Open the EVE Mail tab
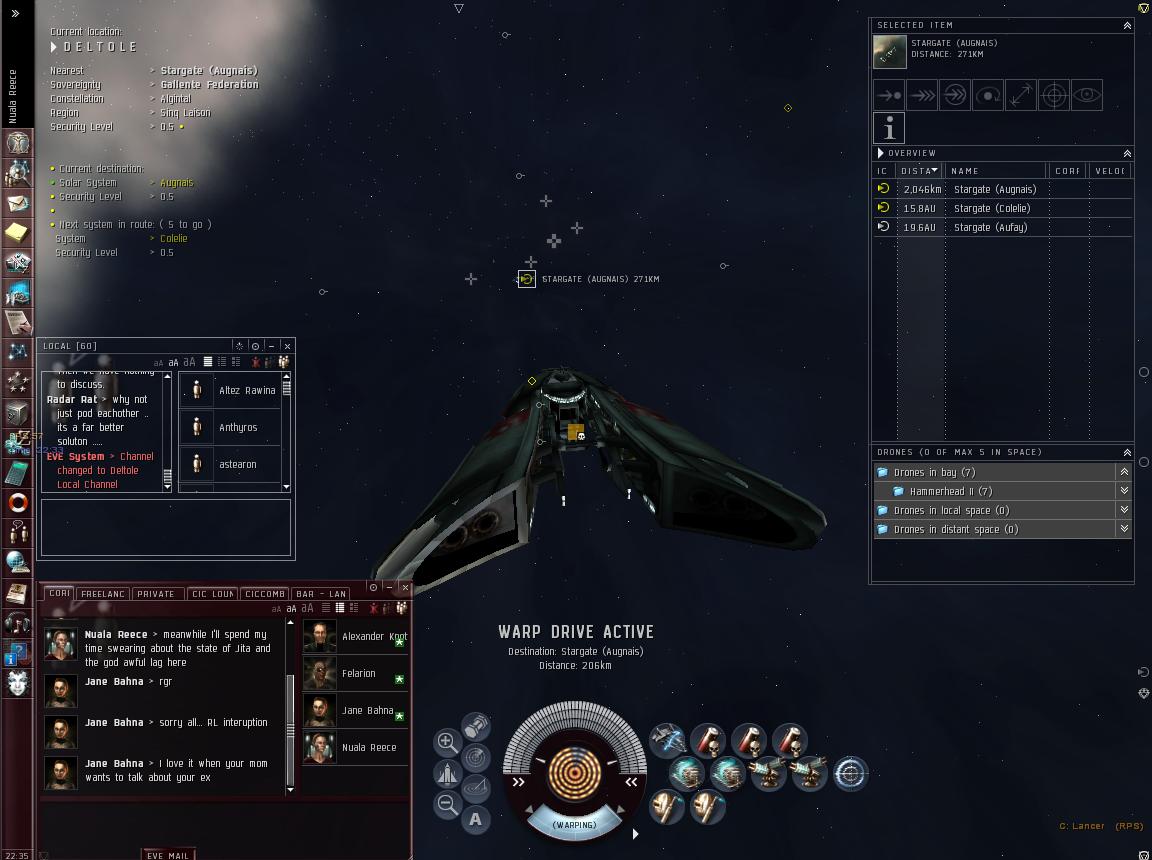 pyautogui.click(x=168, y=855)
